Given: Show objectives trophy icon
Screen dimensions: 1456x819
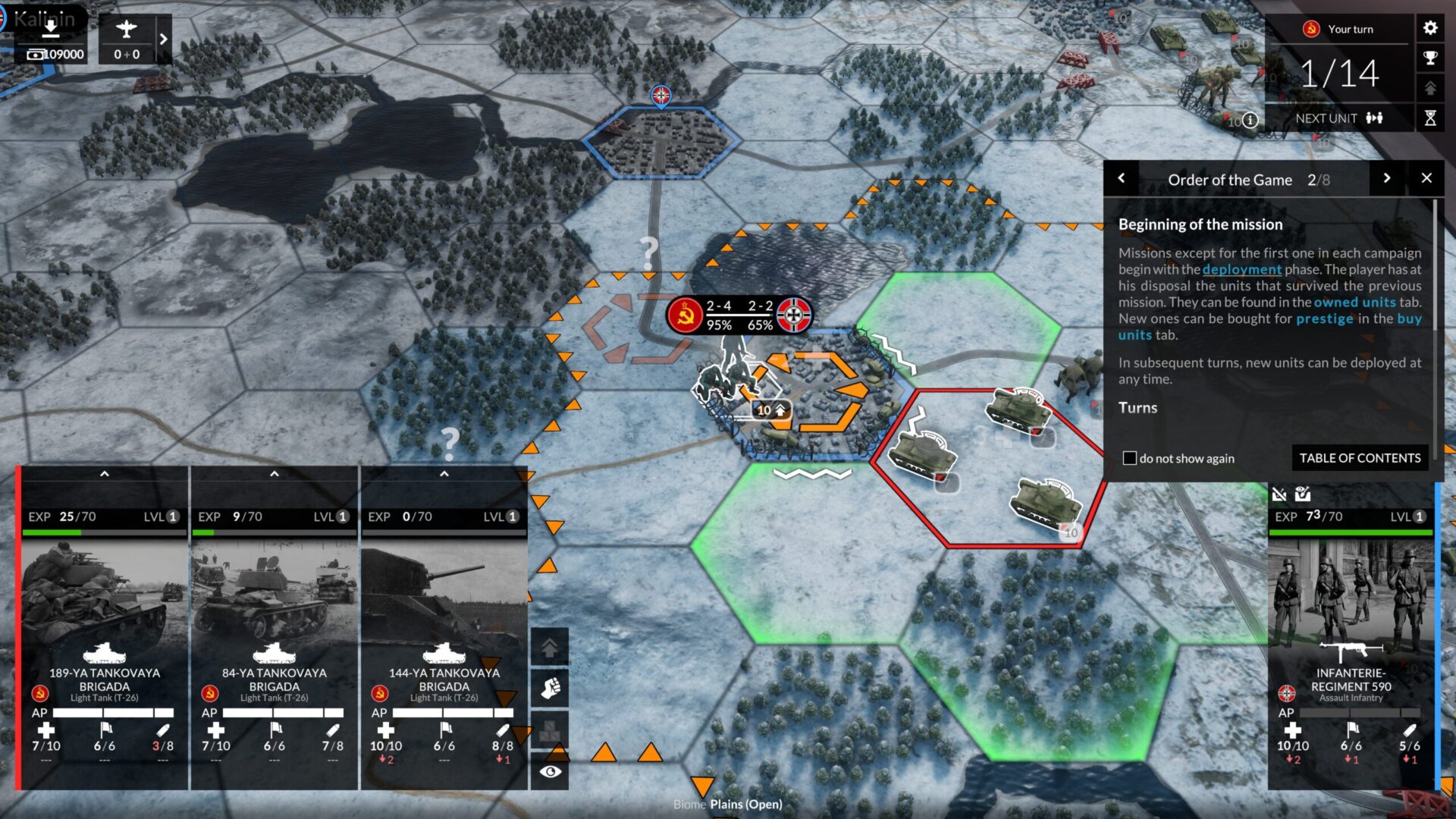Looking at the screenshot, I should [1430, 58].
